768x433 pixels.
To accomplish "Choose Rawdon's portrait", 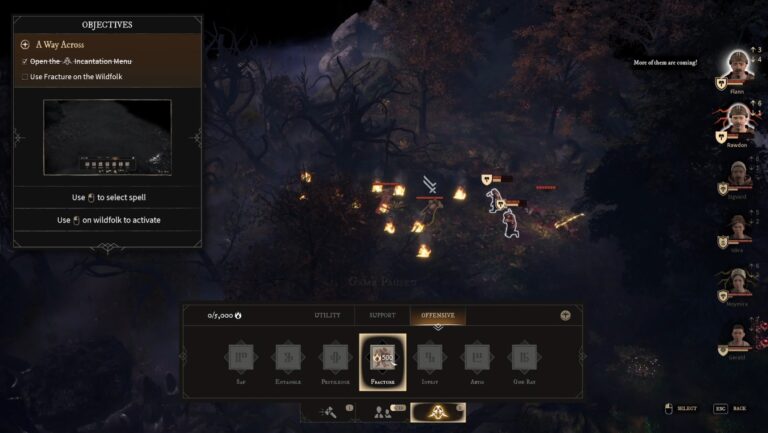I will [x=738, y=120].
